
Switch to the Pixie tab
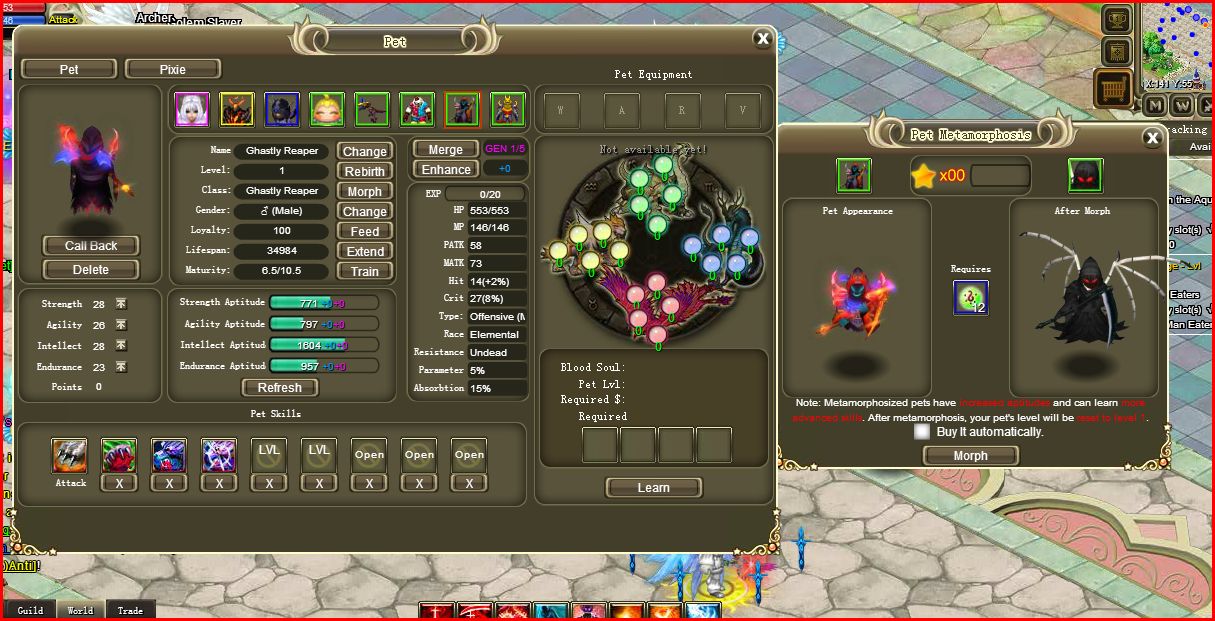tap(173, 69)
